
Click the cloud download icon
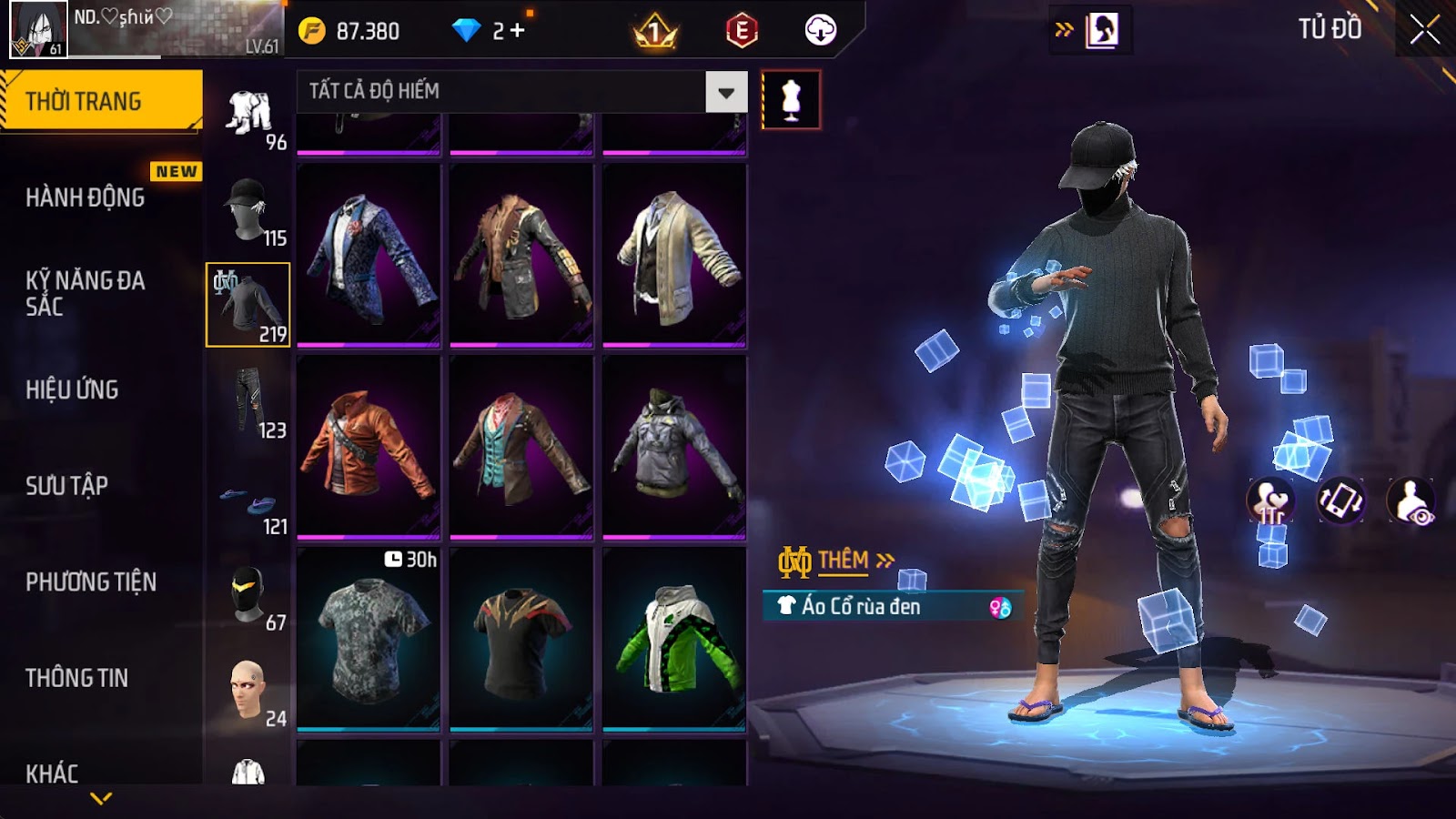click(x=820, y=31)
